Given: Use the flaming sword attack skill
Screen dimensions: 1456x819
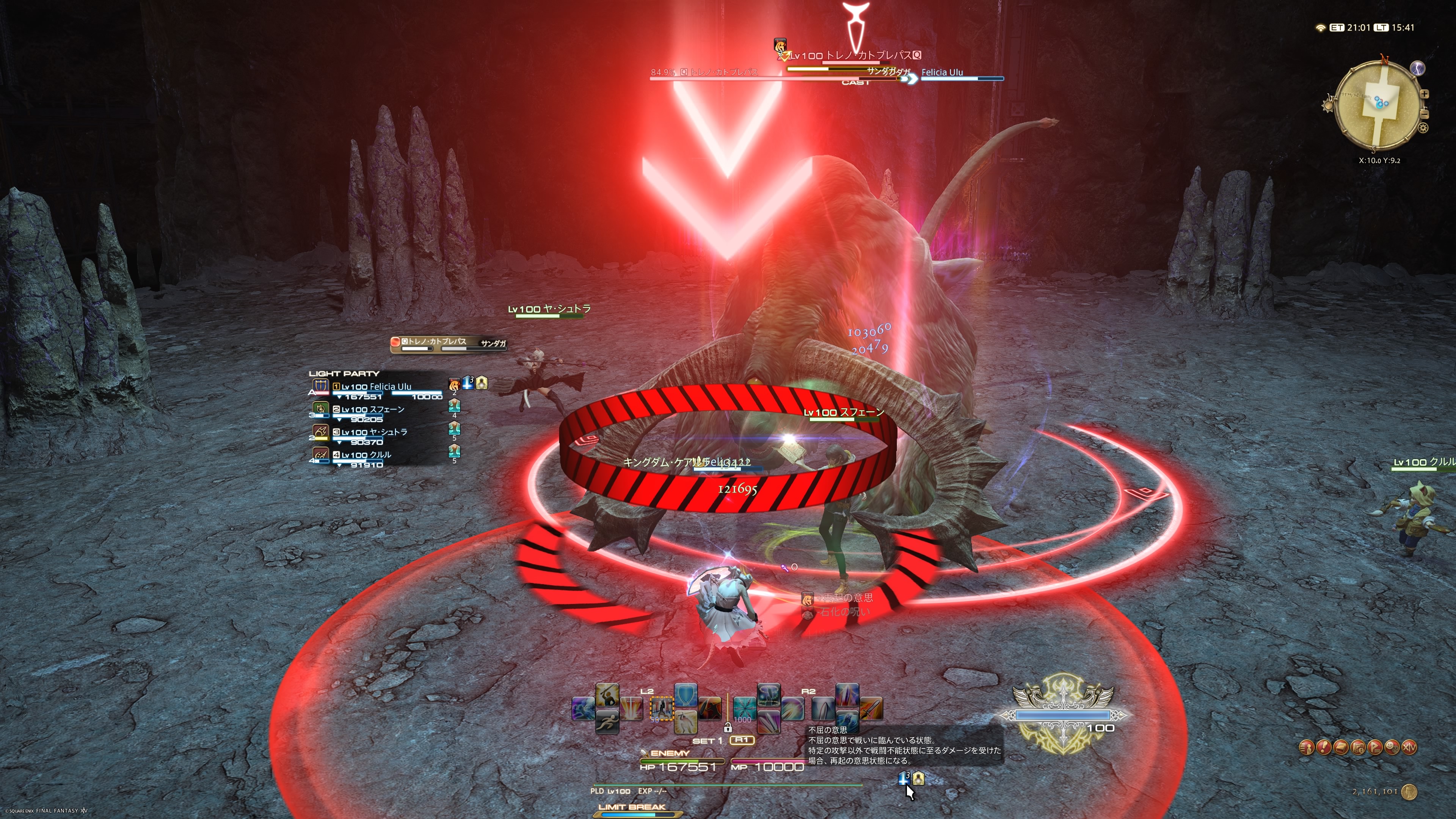Looking at the screenshot, I should 871,709.
